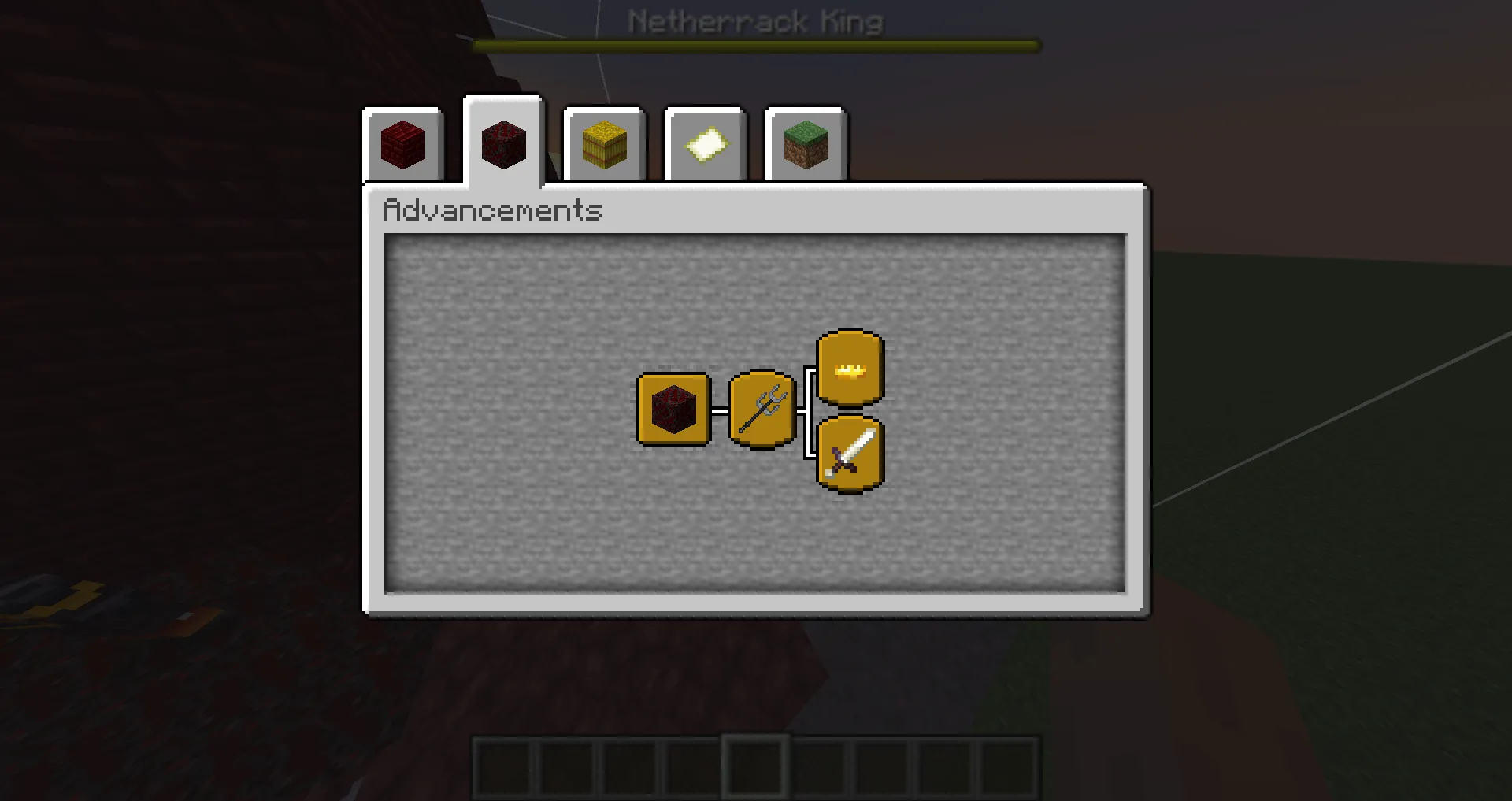Click the hay bale tab icon
This screenshot has width=1512, height=801.
tap(604, 146)
